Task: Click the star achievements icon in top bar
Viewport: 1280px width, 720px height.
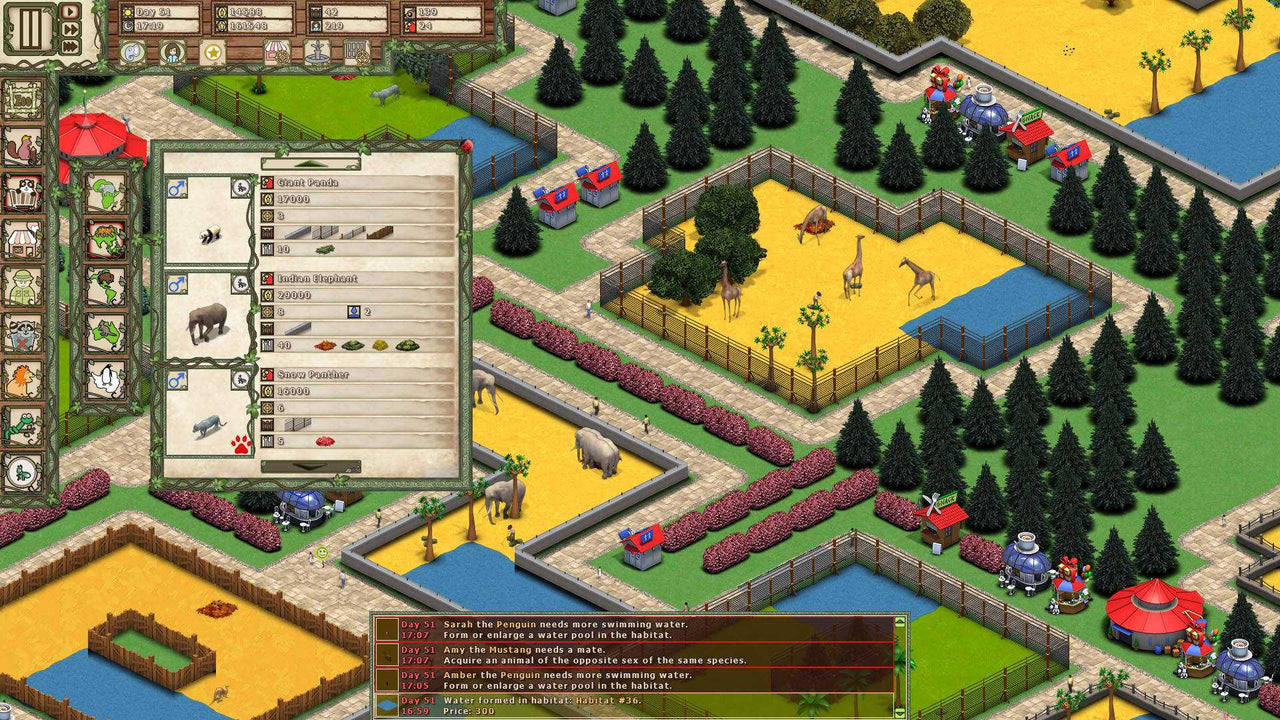Action: click(213, 53)
